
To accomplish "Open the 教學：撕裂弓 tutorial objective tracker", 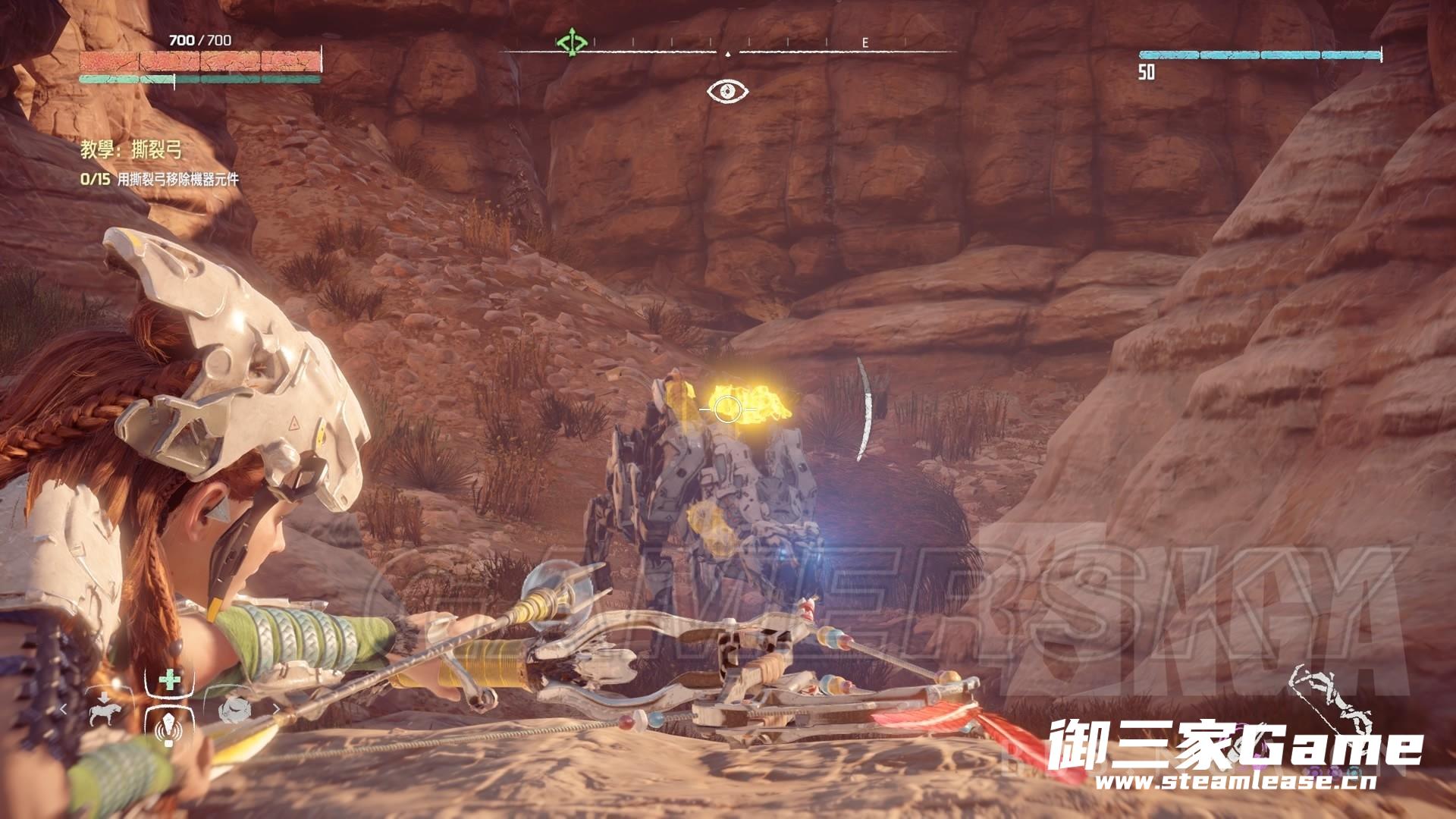I will tap(132, 150).
